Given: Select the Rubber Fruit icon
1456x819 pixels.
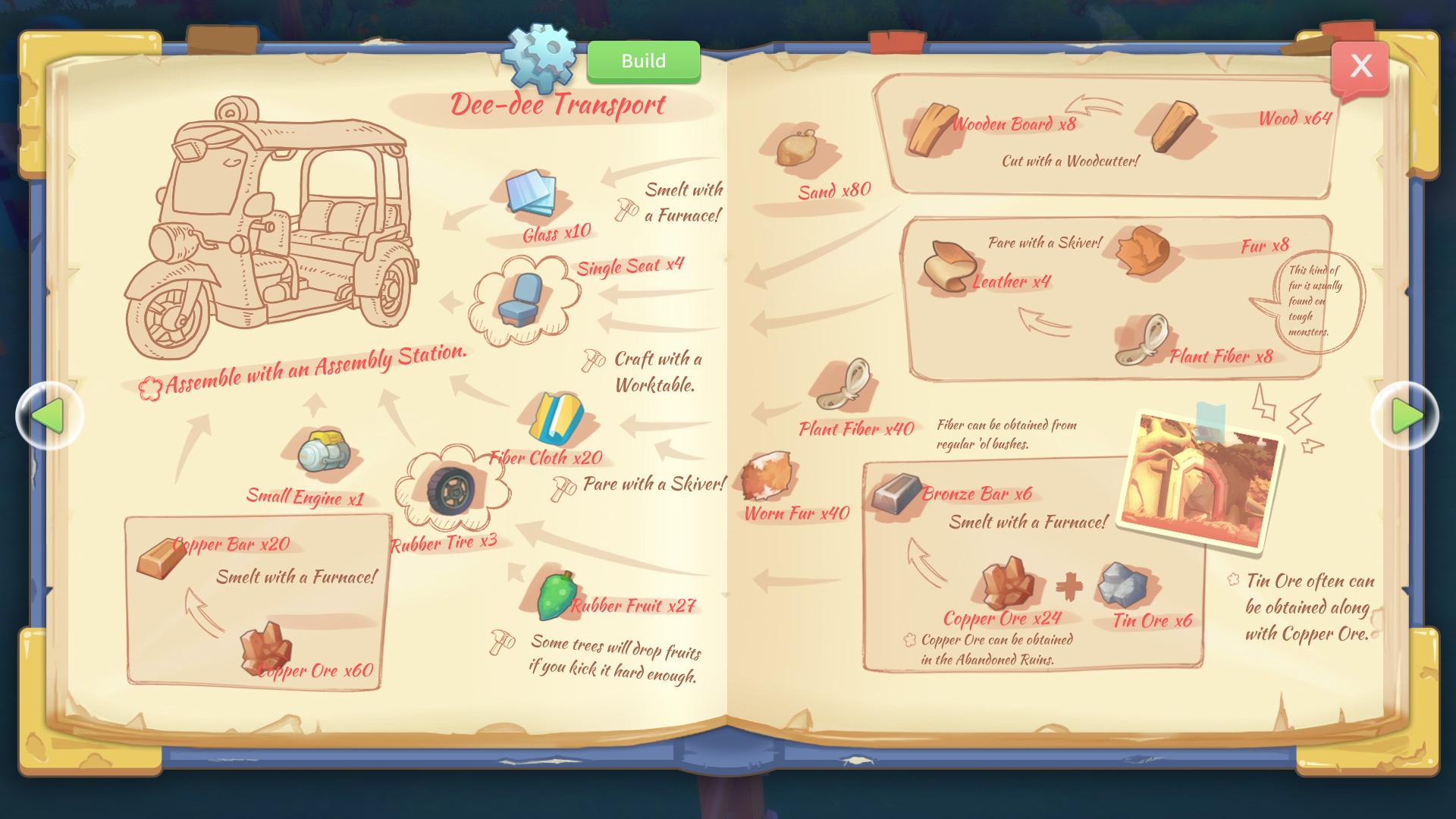Looking at the screenshot, I should pyautogui.click(x=557, y=597).
